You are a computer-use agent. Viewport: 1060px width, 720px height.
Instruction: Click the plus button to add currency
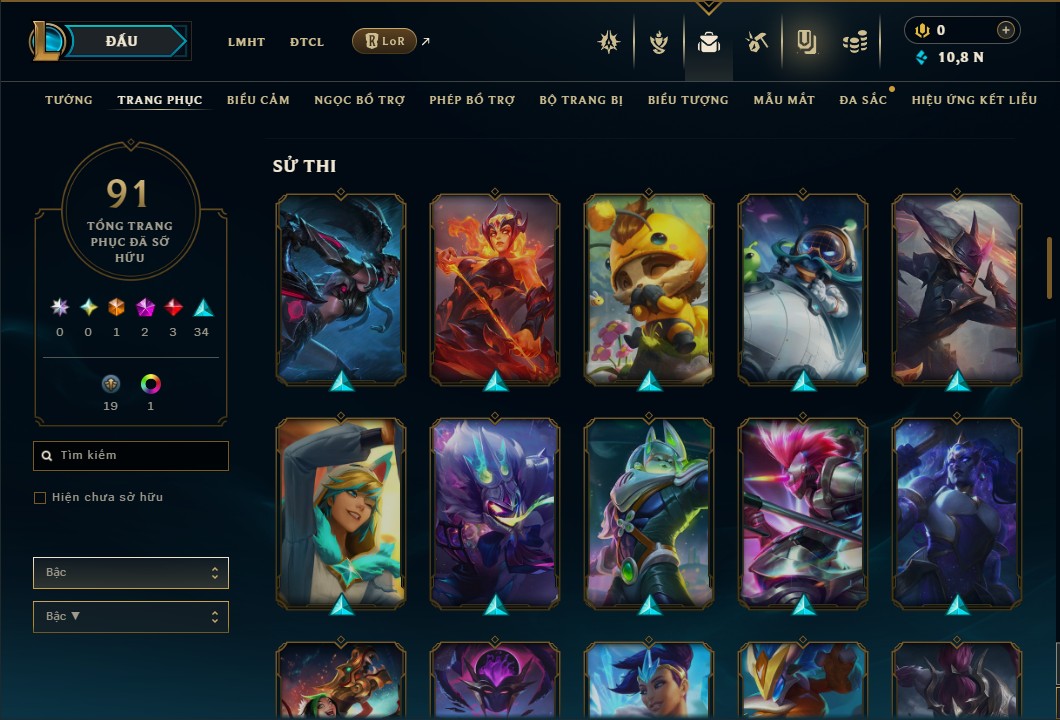[1006, 30]
